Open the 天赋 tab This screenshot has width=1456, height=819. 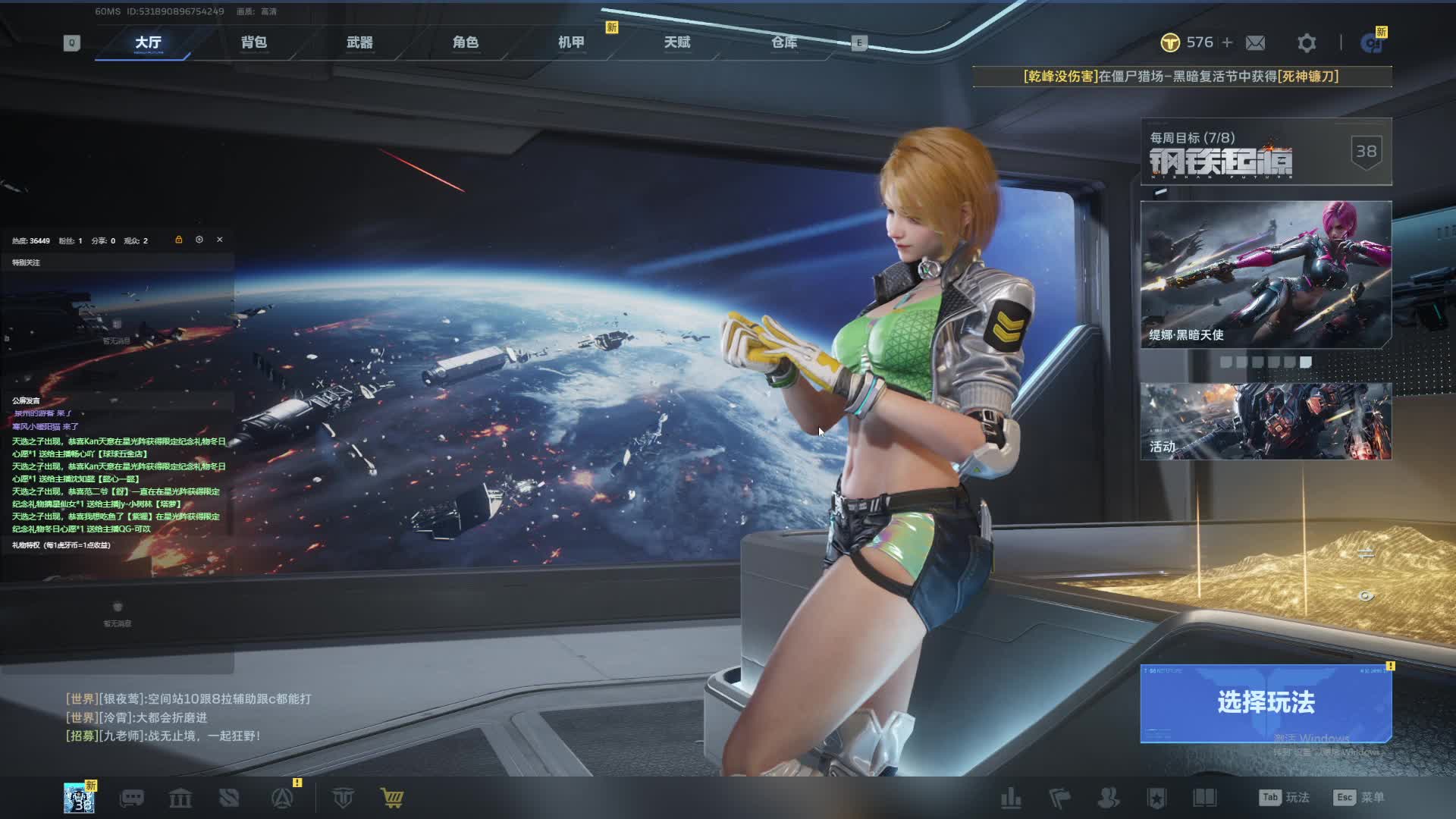(677, 42)
